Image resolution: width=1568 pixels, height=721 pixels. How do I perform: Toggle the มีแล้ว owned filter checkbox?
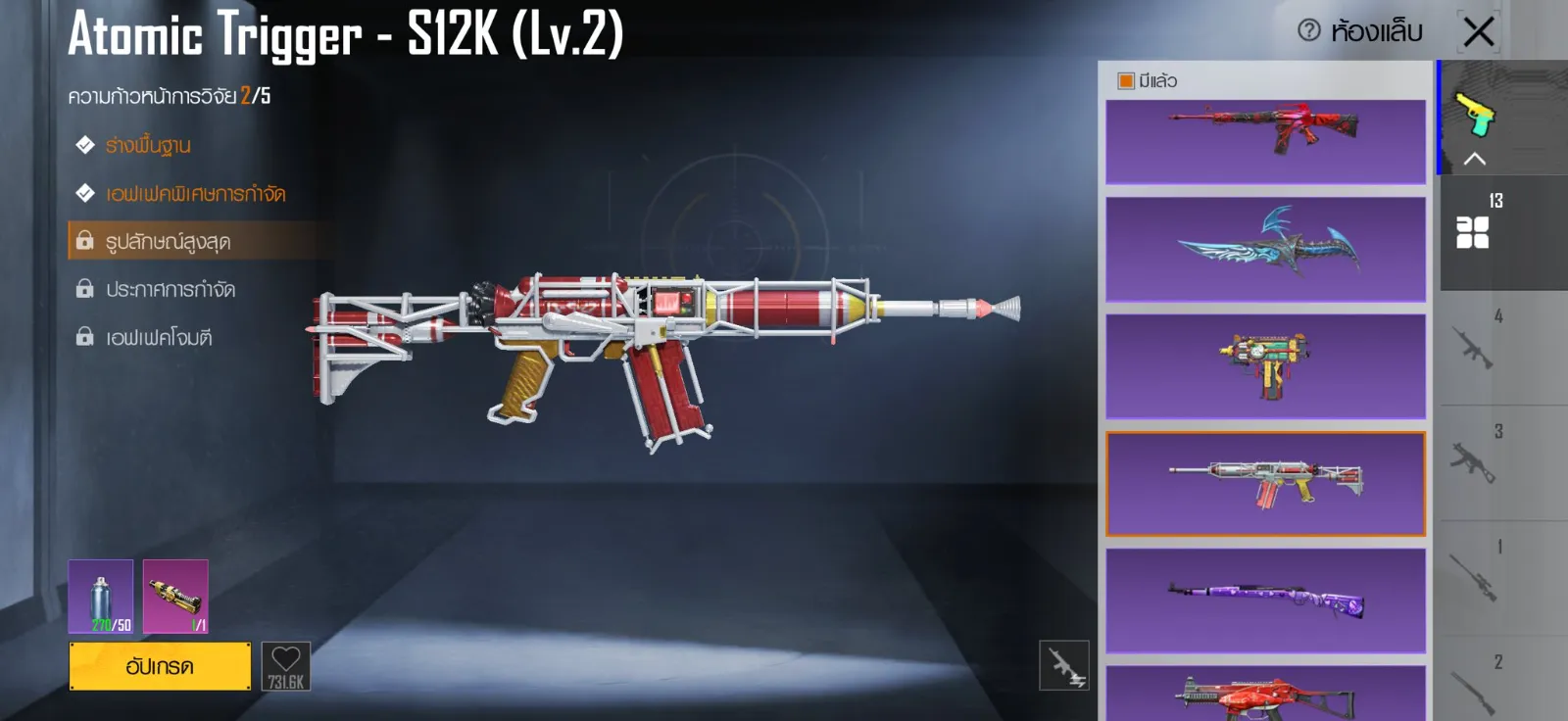click(x=1126, y=81)
